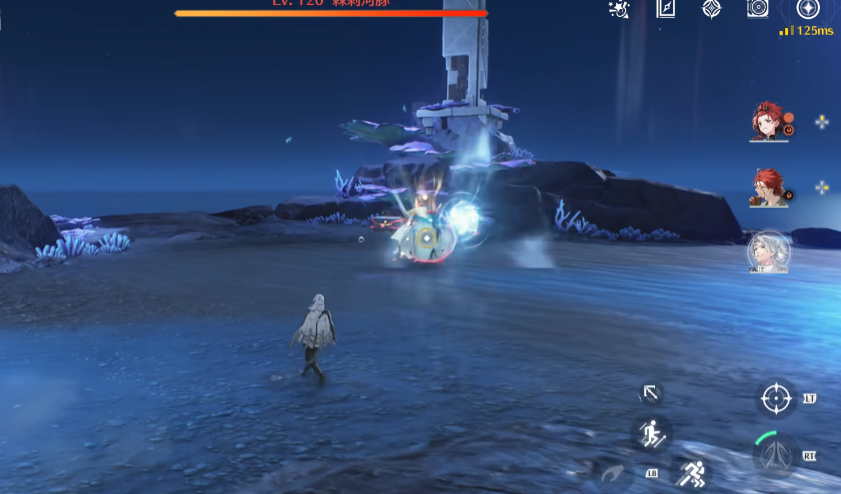This screenshot has width=841, height=494.
Task: Open the sparkle star events icon
Action: click(x=619, y=9)
